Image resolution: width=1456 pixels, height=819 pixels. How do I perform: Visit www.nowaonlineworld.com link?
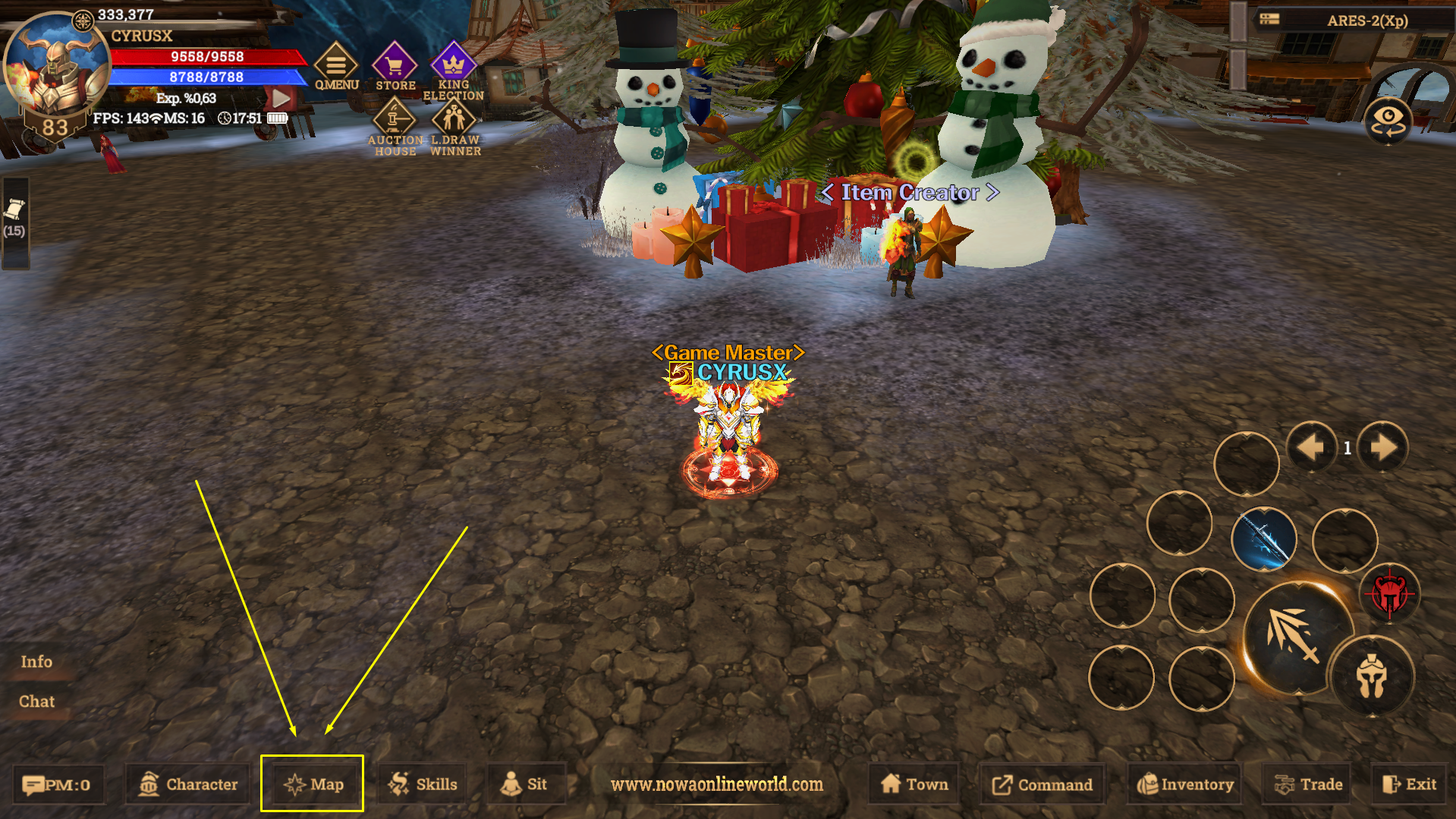[715, 786]
